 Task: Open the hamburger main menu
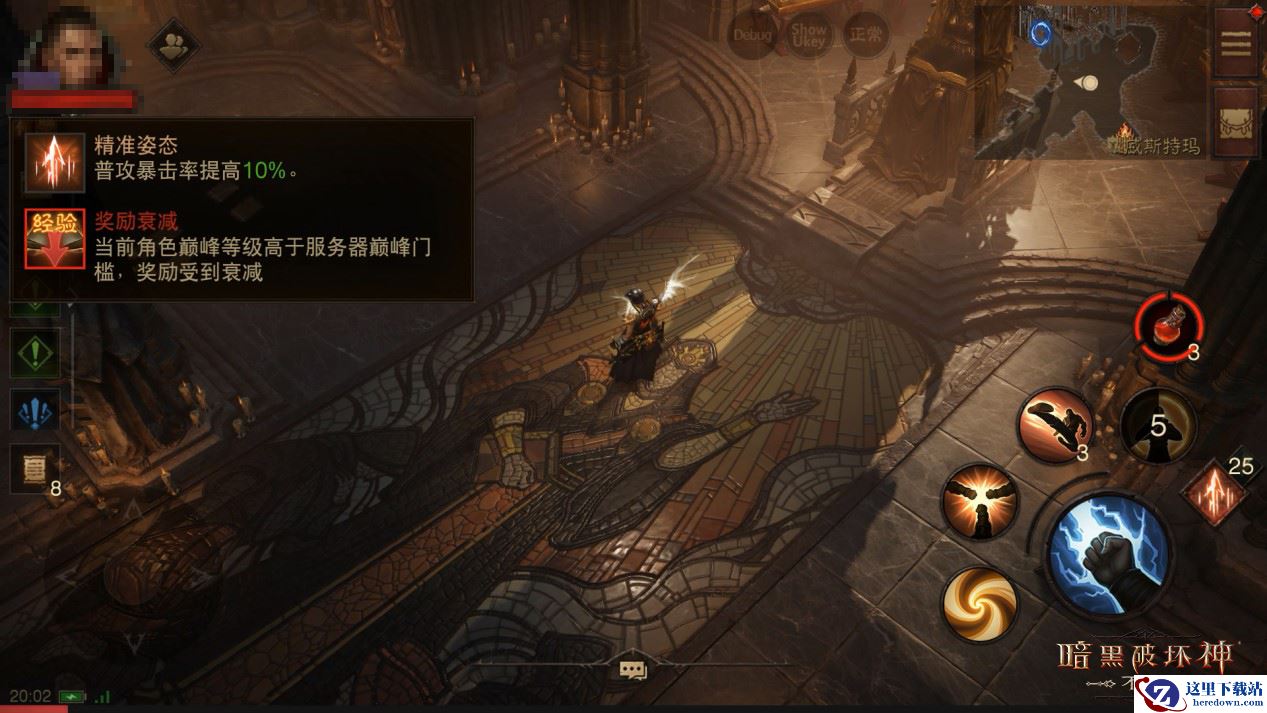(1236, 43)
